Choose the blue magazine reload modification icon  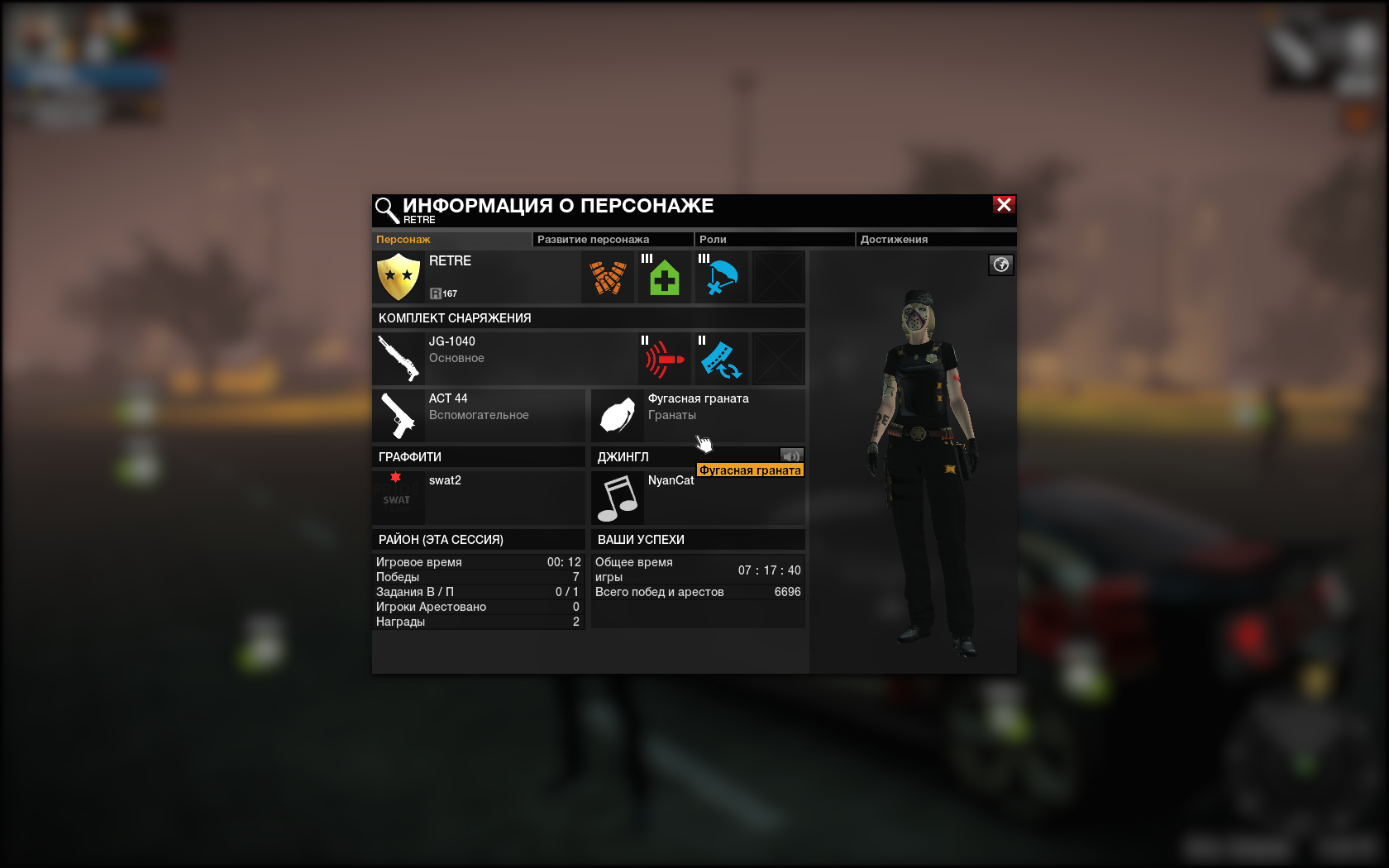point(721,359)
